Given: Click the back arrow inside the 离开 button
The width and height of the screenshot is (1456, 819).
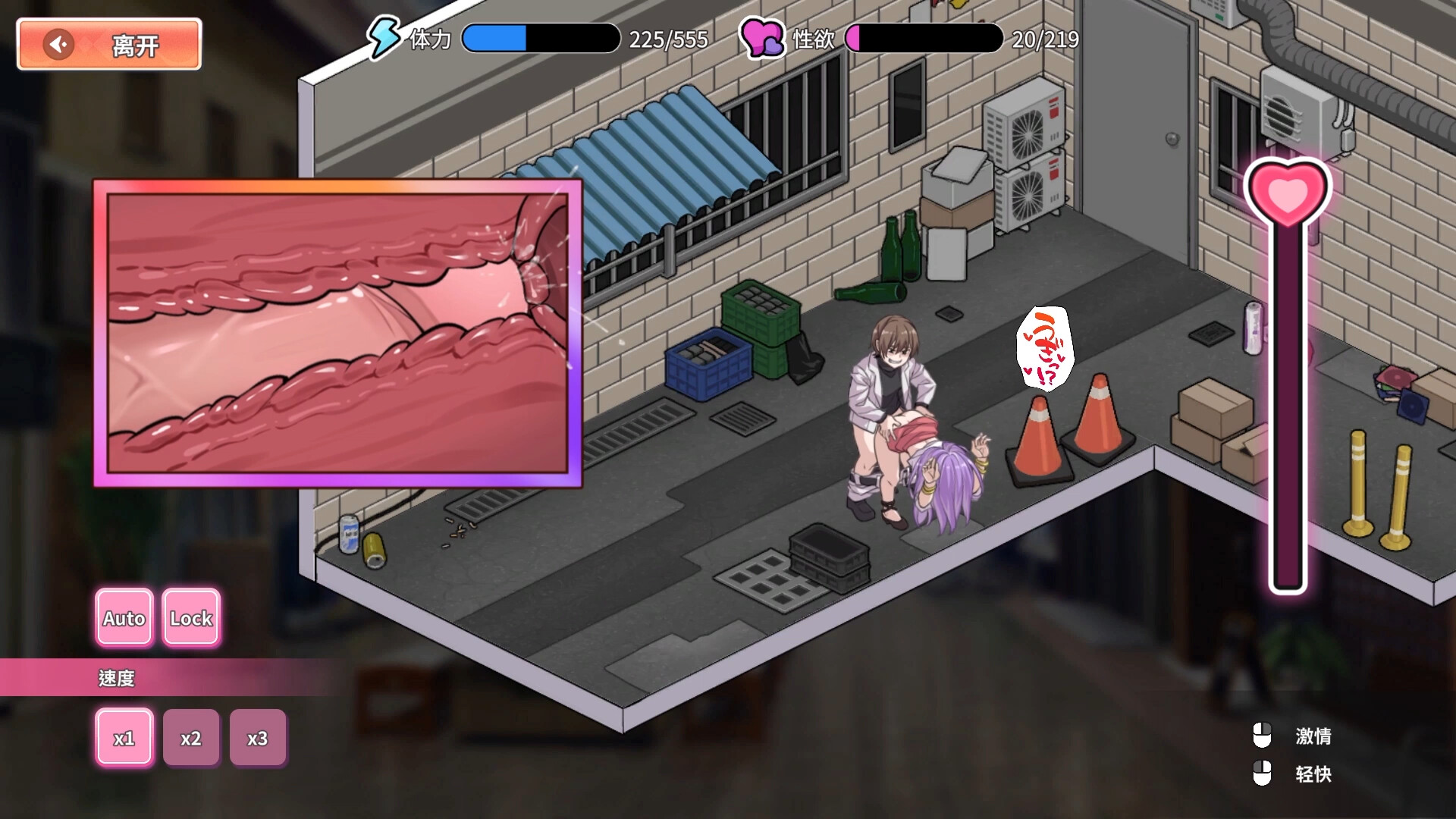Looking at the screenshot, I should tap(57, 44).
